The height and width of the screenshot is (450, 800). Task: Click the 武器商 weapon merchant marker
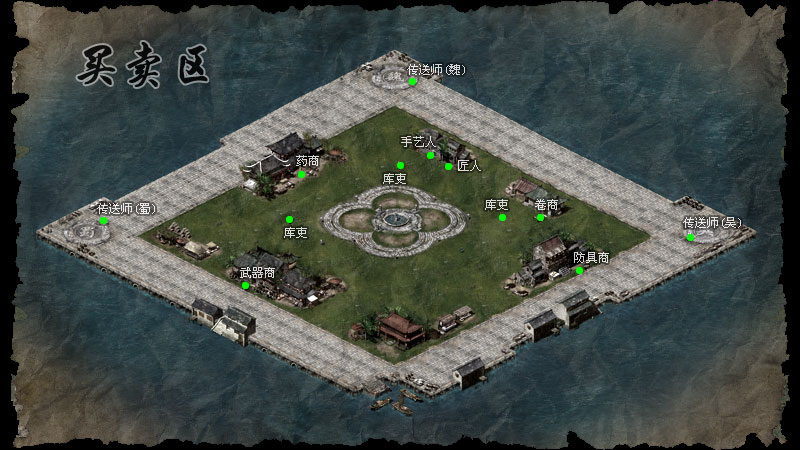246,285
